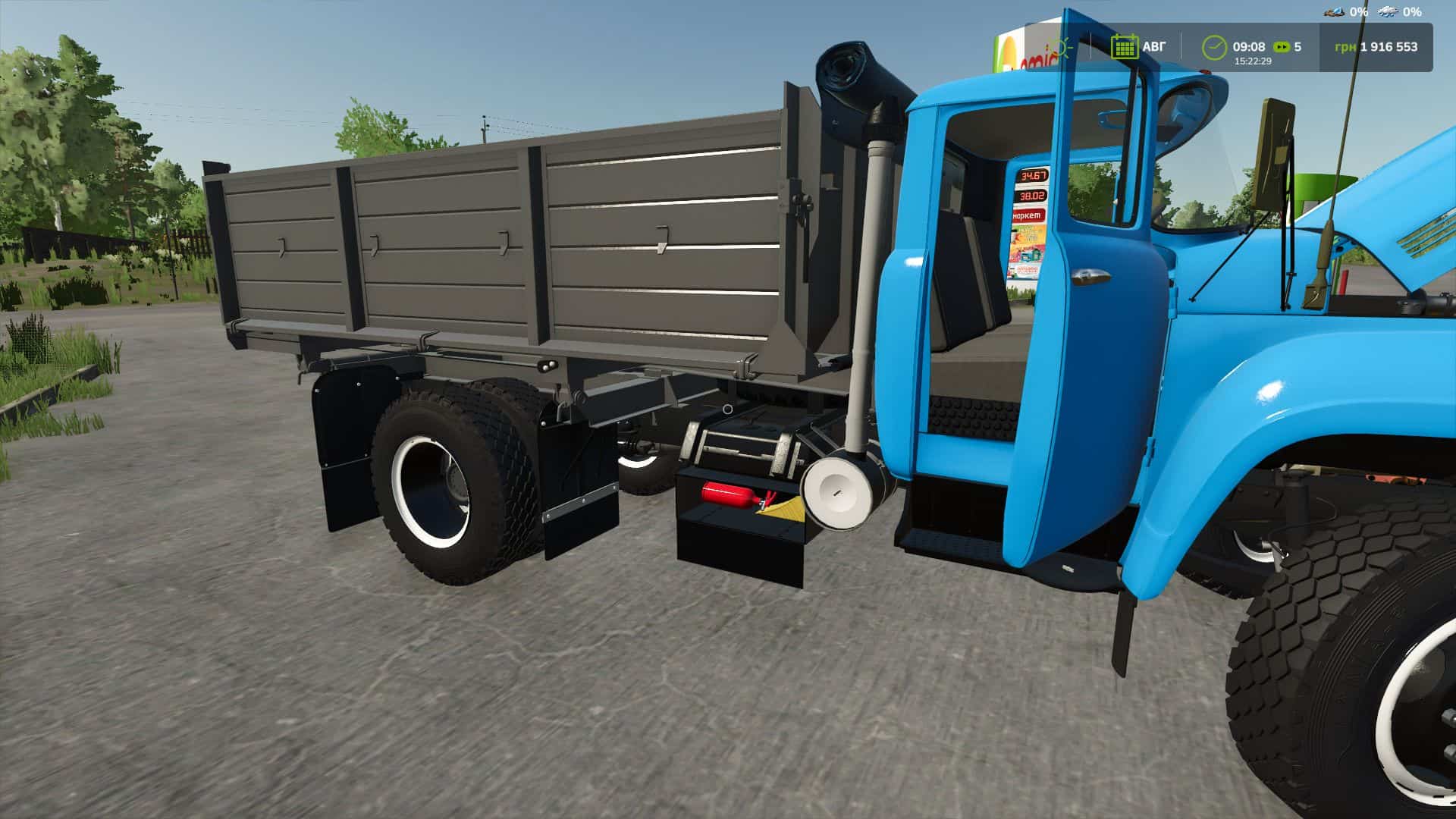Click the green clock icon near 09:08
This screenshot has height=819, width=1456.
click(1215, 47)
